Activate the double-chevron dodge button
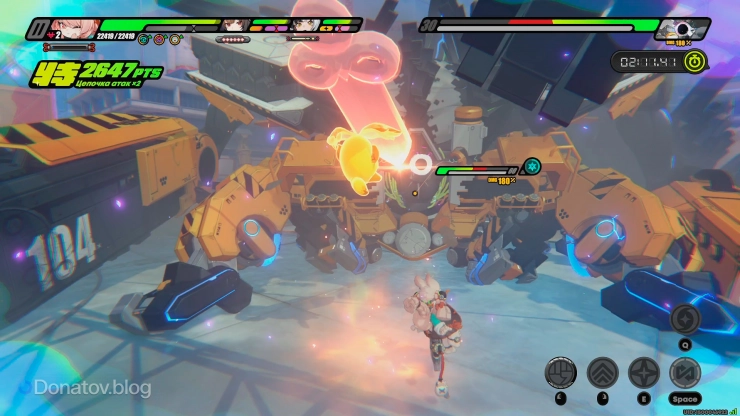Screen dimensions: 740x416 [601, 372]
